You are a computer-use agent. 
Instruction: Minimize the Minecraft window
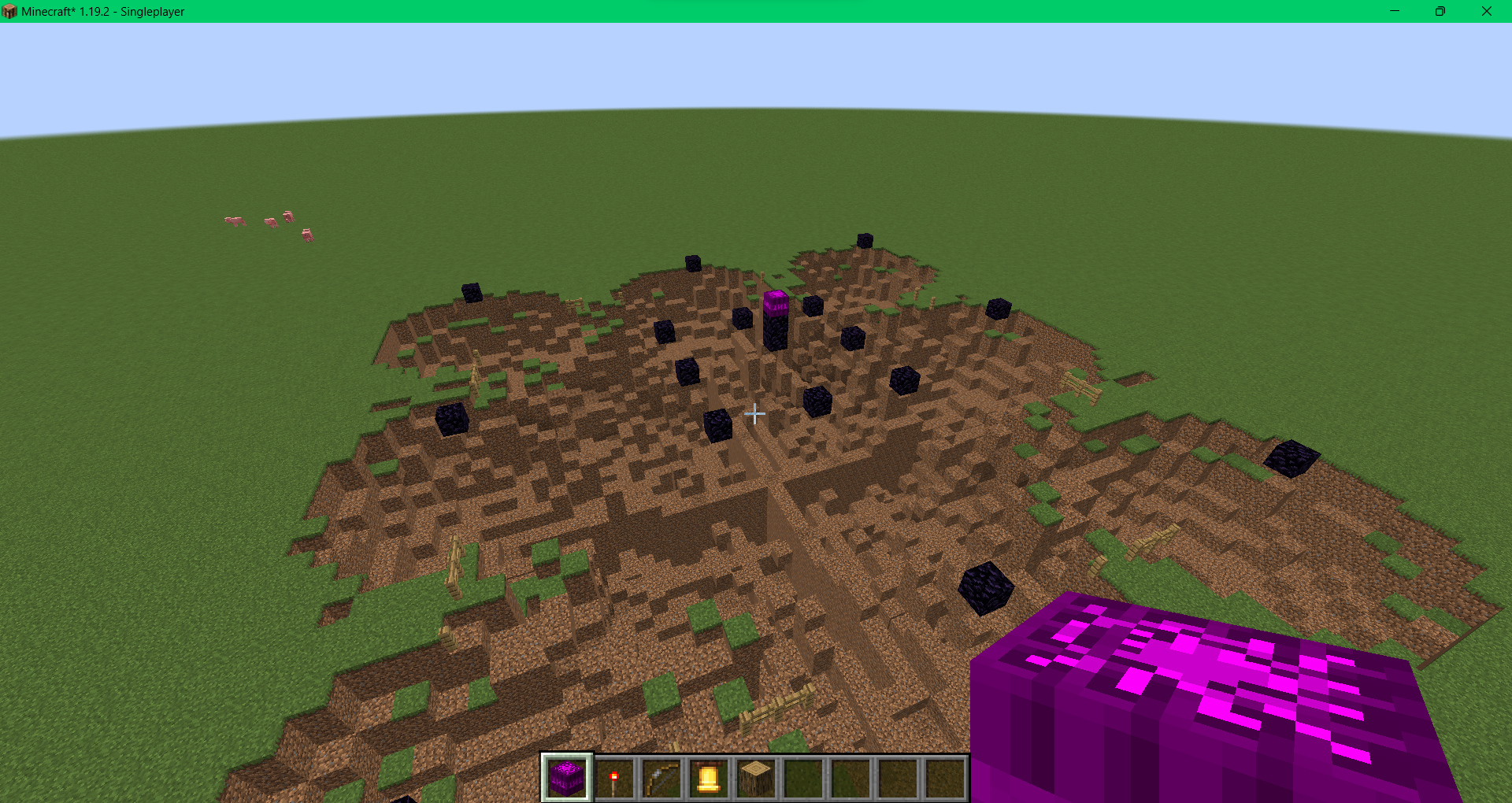pyautogui.click(x=1395, y=11)
